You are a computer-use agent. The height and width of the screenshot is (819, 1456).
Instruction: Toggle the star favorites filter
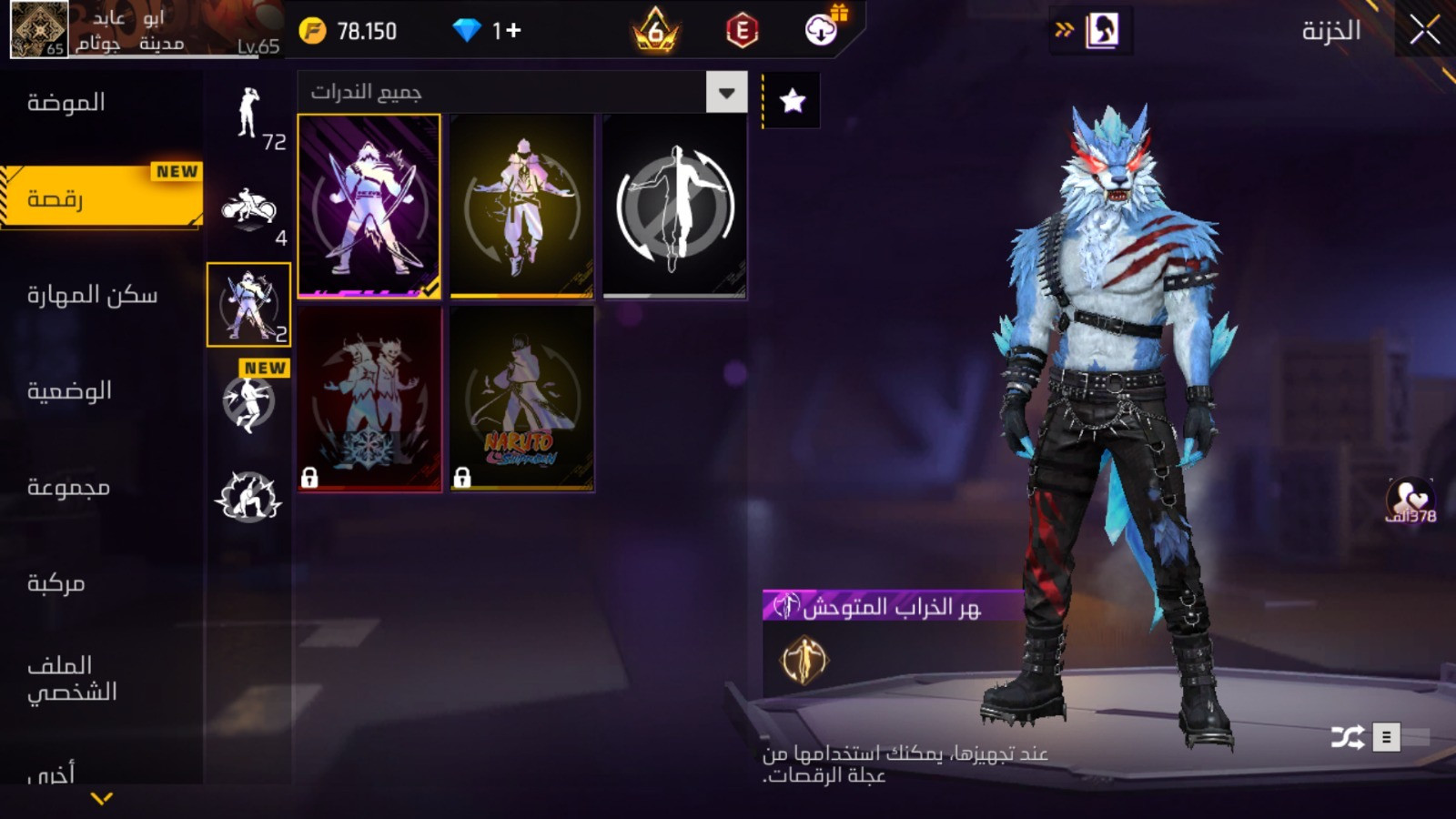(x=792, y=100)
